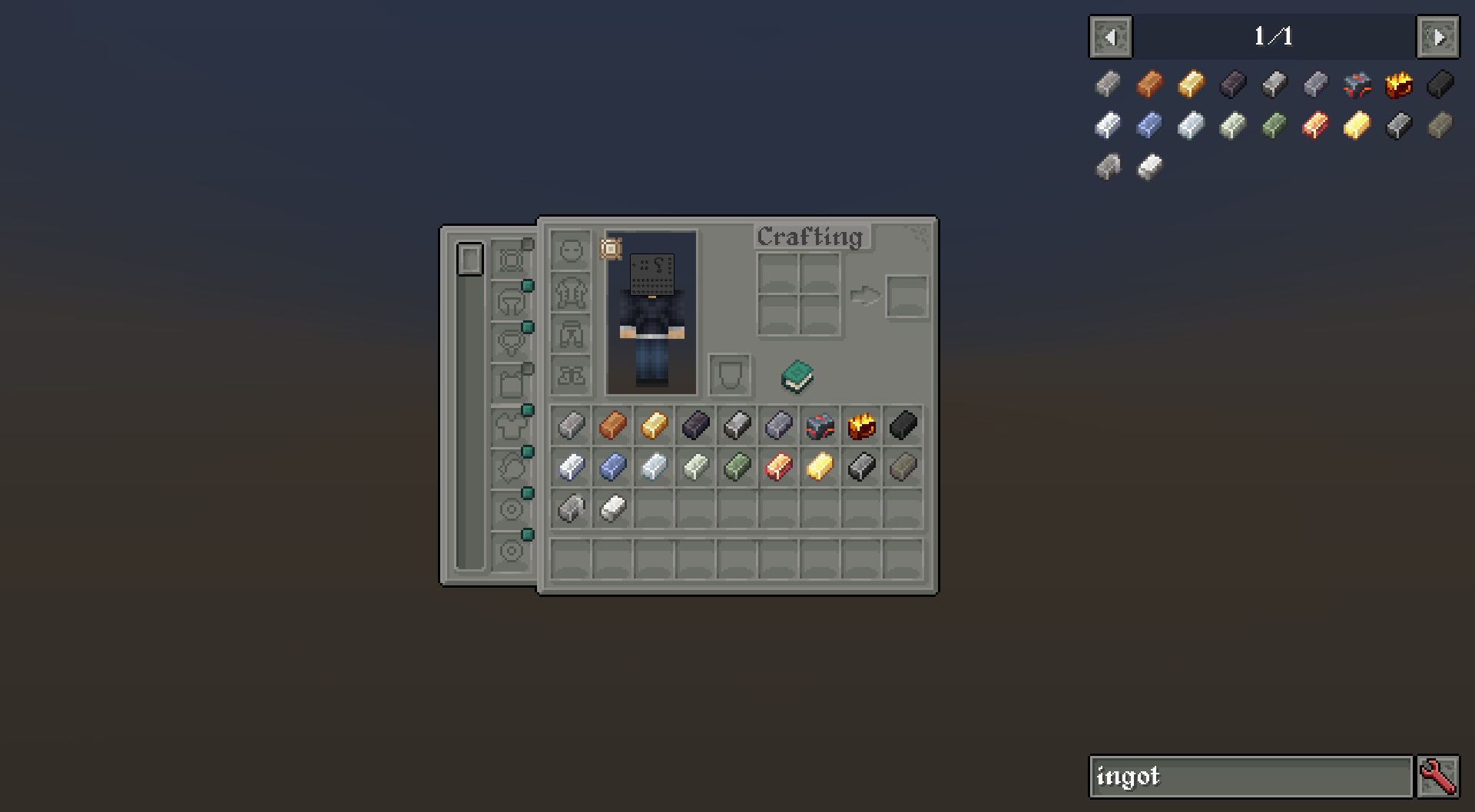Open the green recipe book
Screen dimensions: 1475x812
click(797, 376)
